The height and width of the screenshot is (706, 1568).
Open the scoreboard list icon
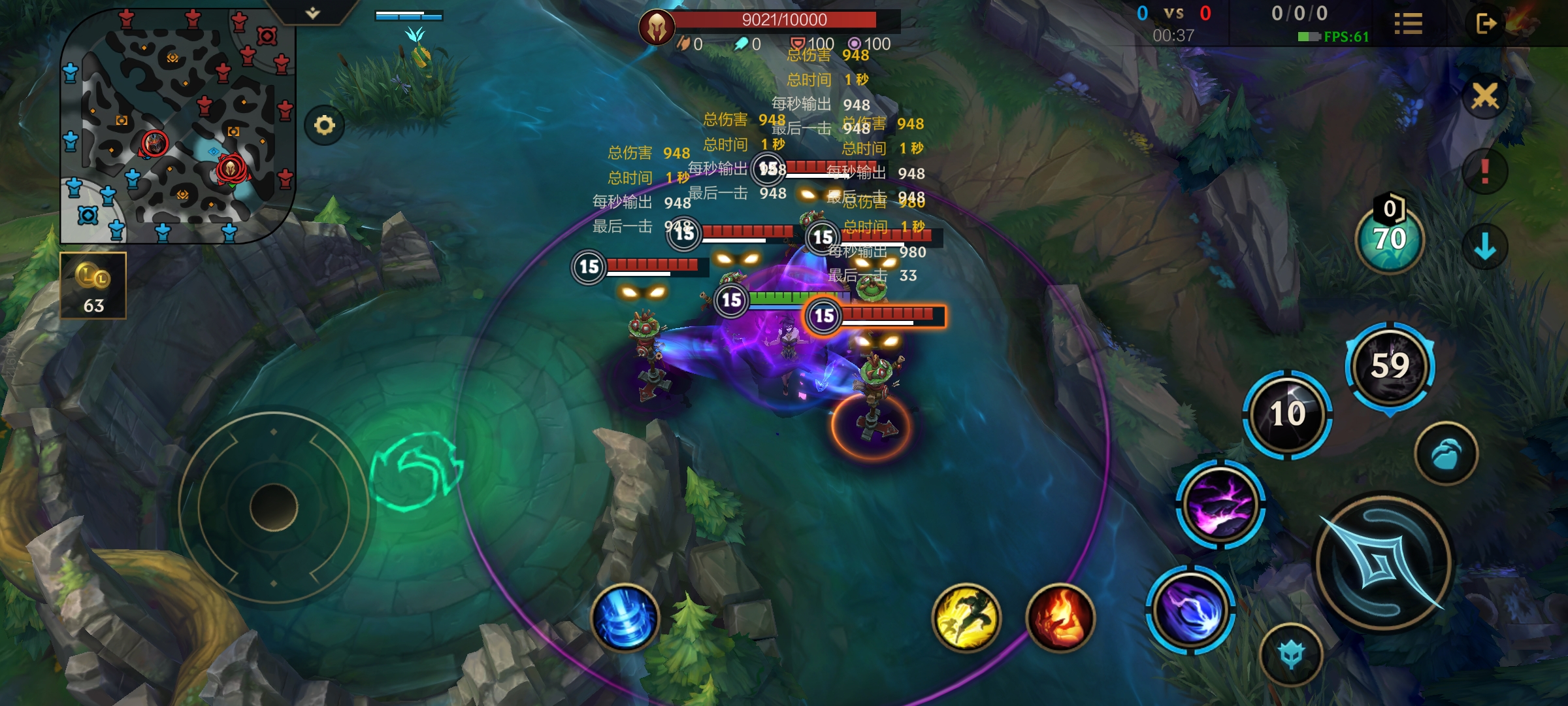[x=1408, y=24]
